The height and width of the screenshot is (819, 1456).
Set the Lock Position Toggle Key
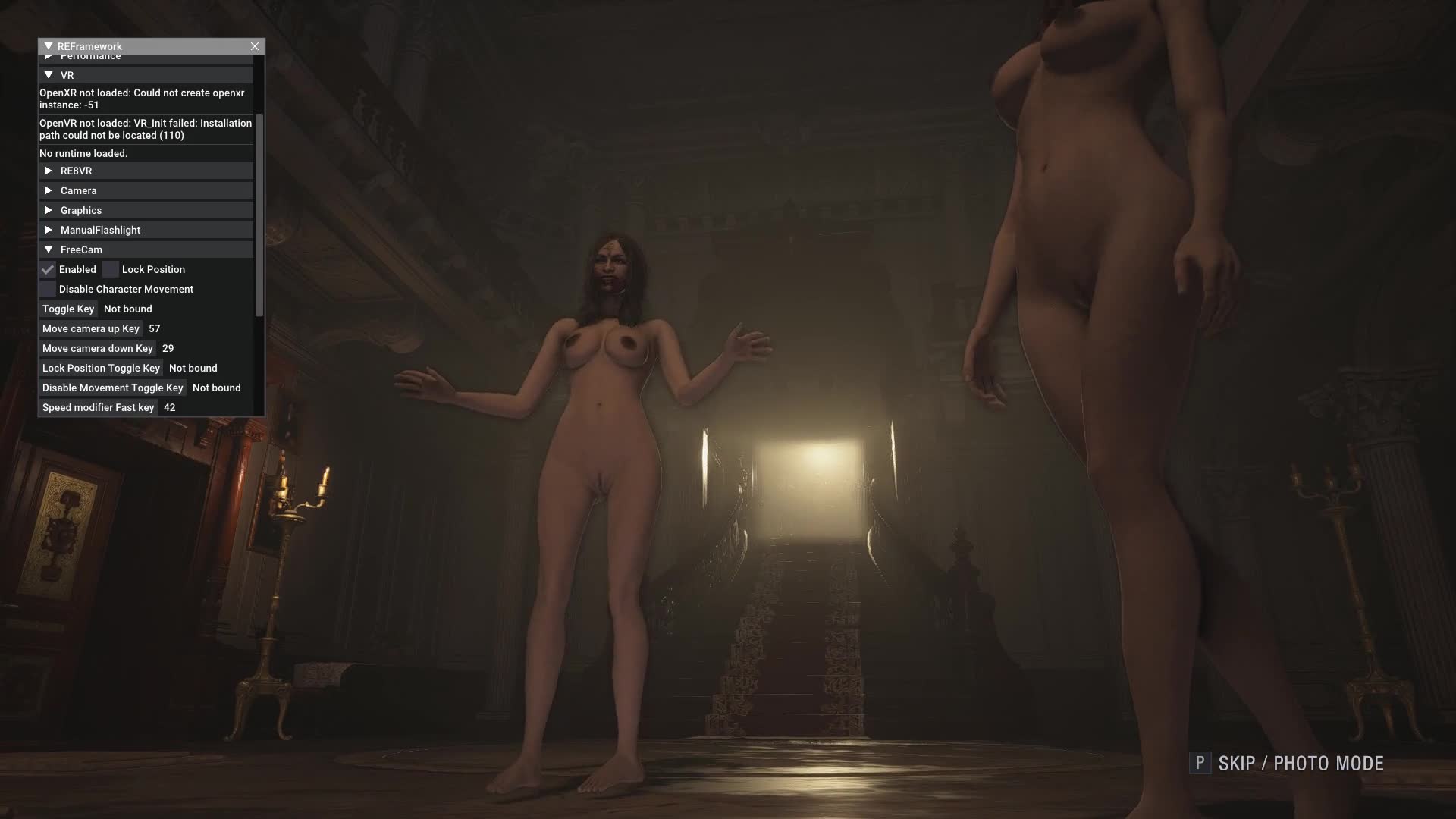[101, 368]
